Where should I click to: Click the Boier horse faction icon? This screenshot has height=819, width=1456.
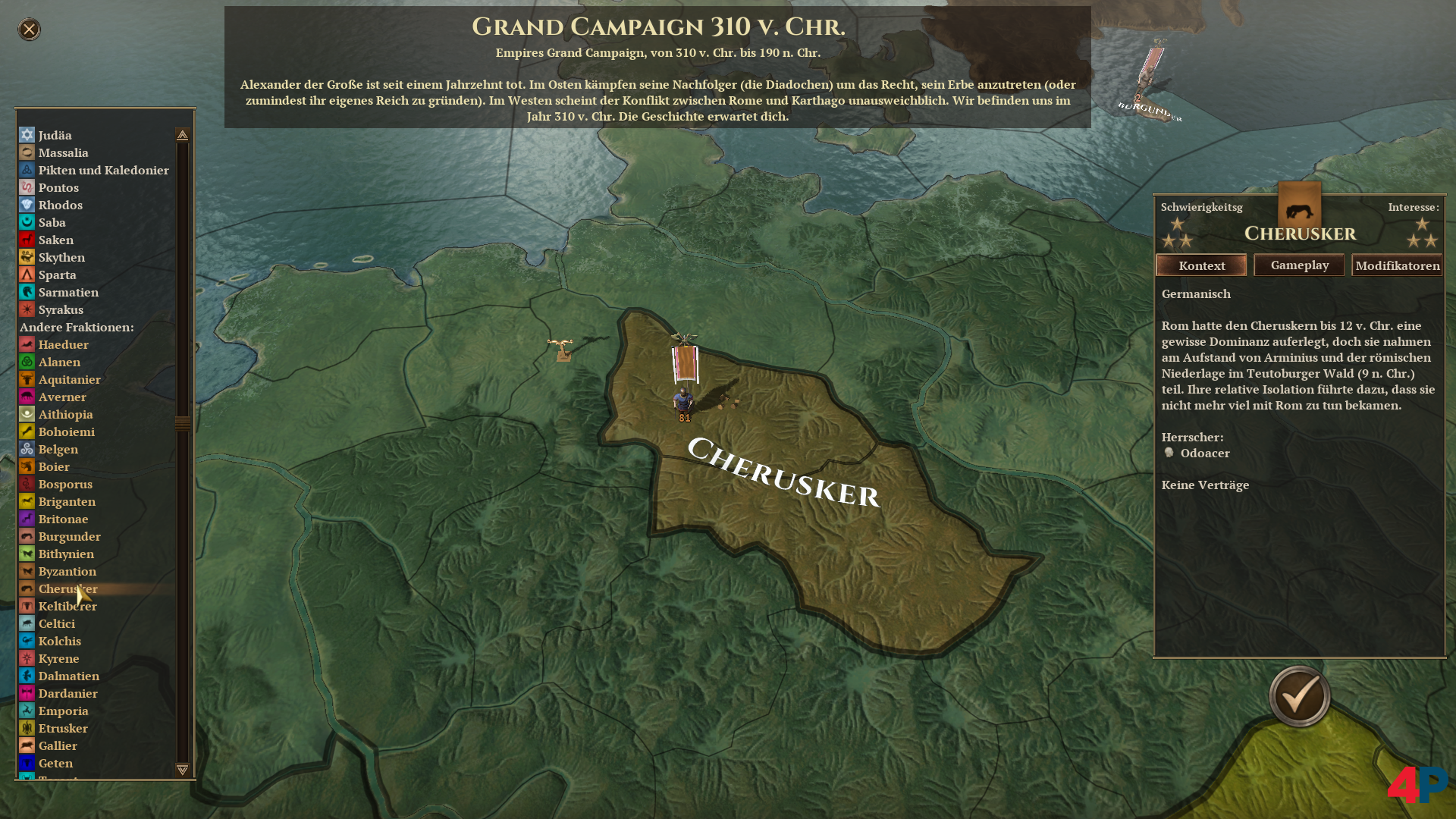click(x=27, y=466)
